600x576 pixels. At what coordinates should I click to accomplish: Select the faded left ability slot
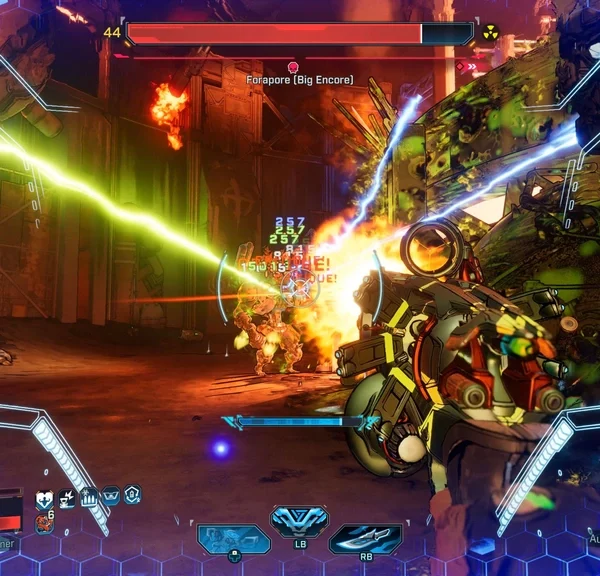click(x=233, y=539)
